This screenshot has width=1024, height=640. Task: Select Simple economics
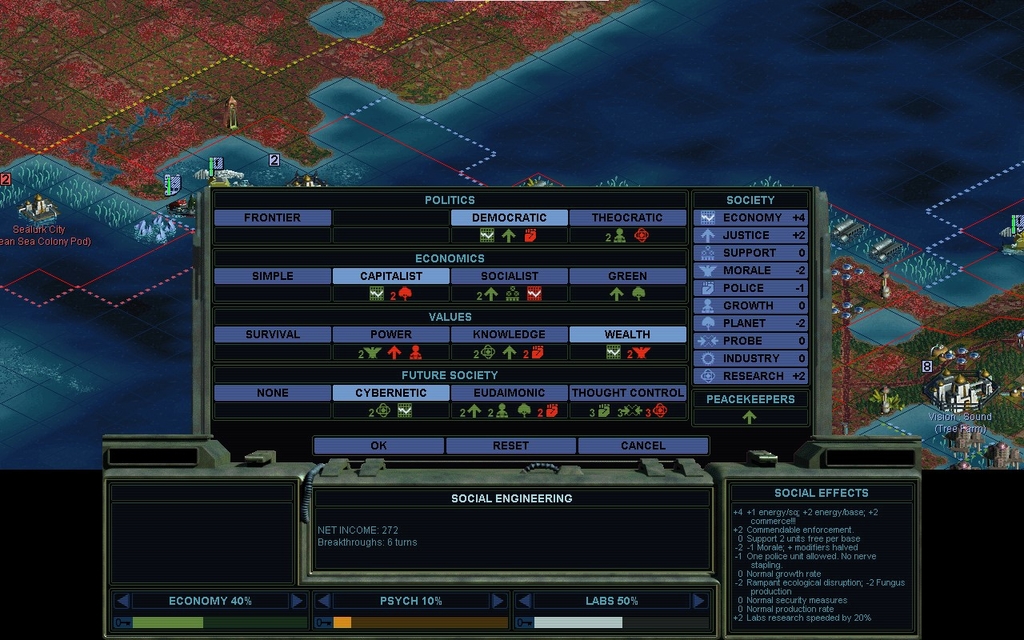[272, 276]
